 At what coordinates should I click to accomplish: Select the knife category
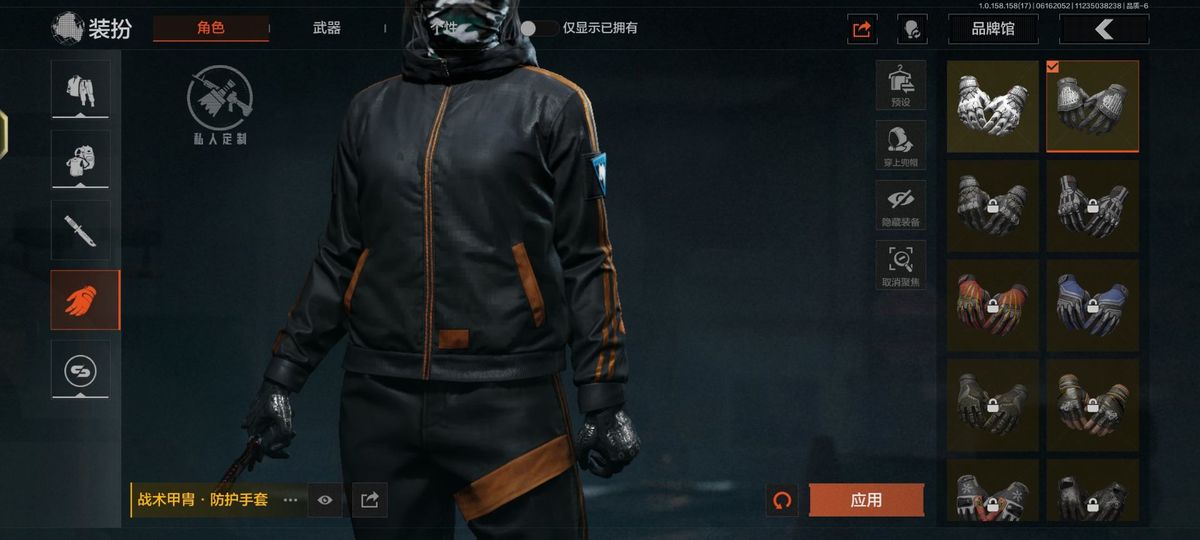coord(81,229)
